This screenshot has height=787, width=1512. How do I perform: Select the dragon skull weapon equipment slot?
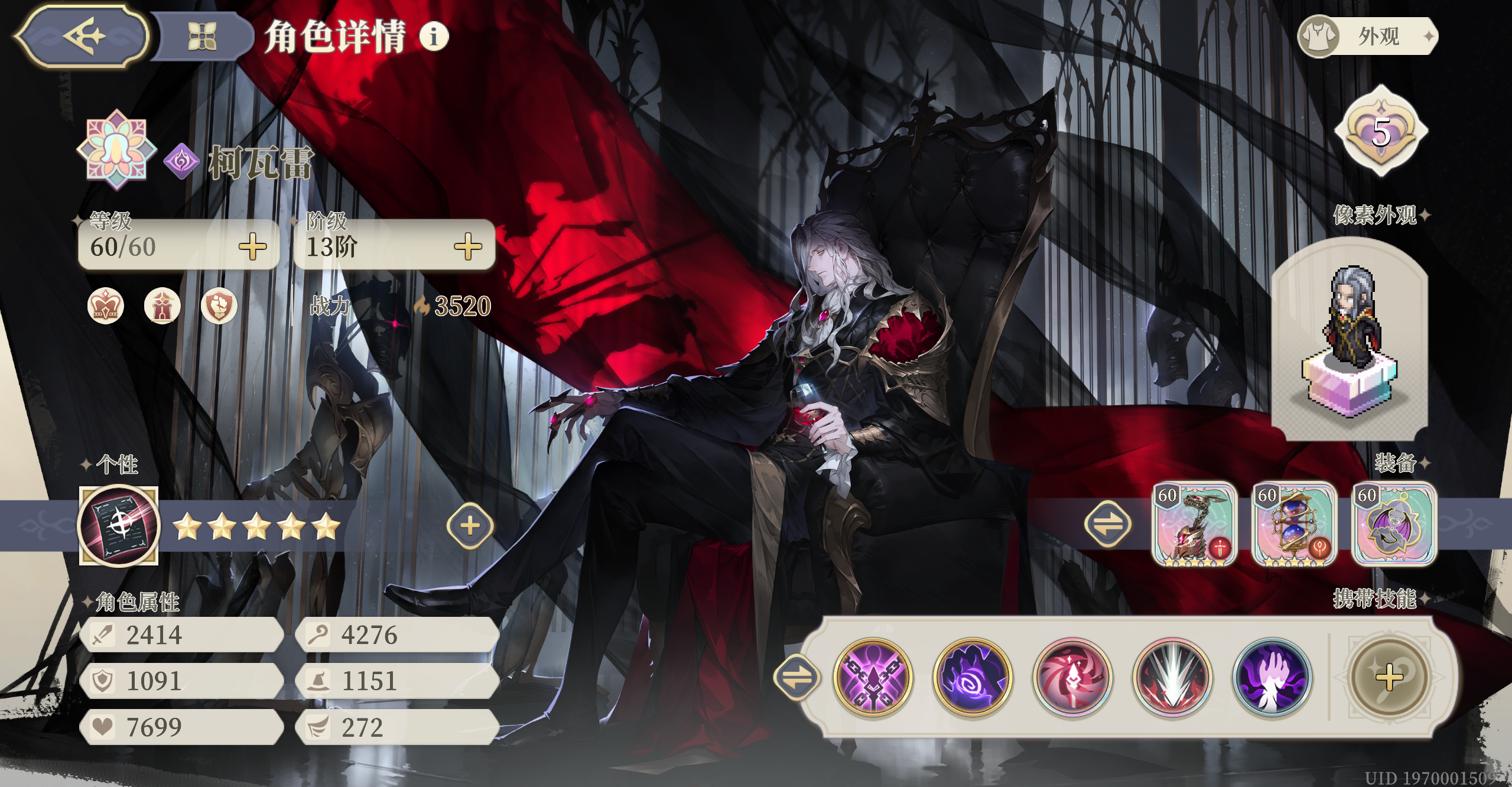tap(1195, 524)
